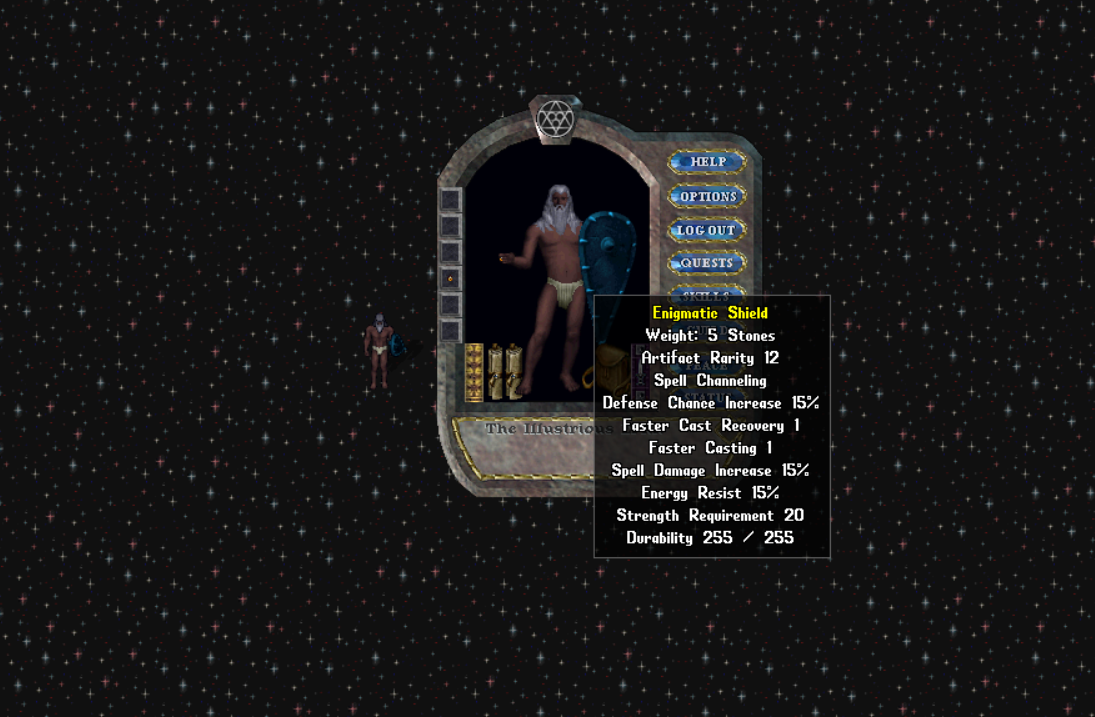Click the Log Out button

tap(707, 230)
